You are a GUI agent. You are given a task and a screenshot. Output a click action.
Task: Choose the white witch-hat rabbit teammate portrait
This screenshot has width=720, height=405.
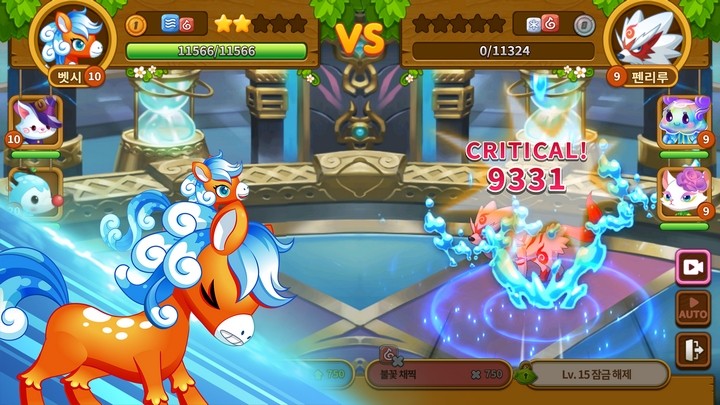tap(36, 123)
